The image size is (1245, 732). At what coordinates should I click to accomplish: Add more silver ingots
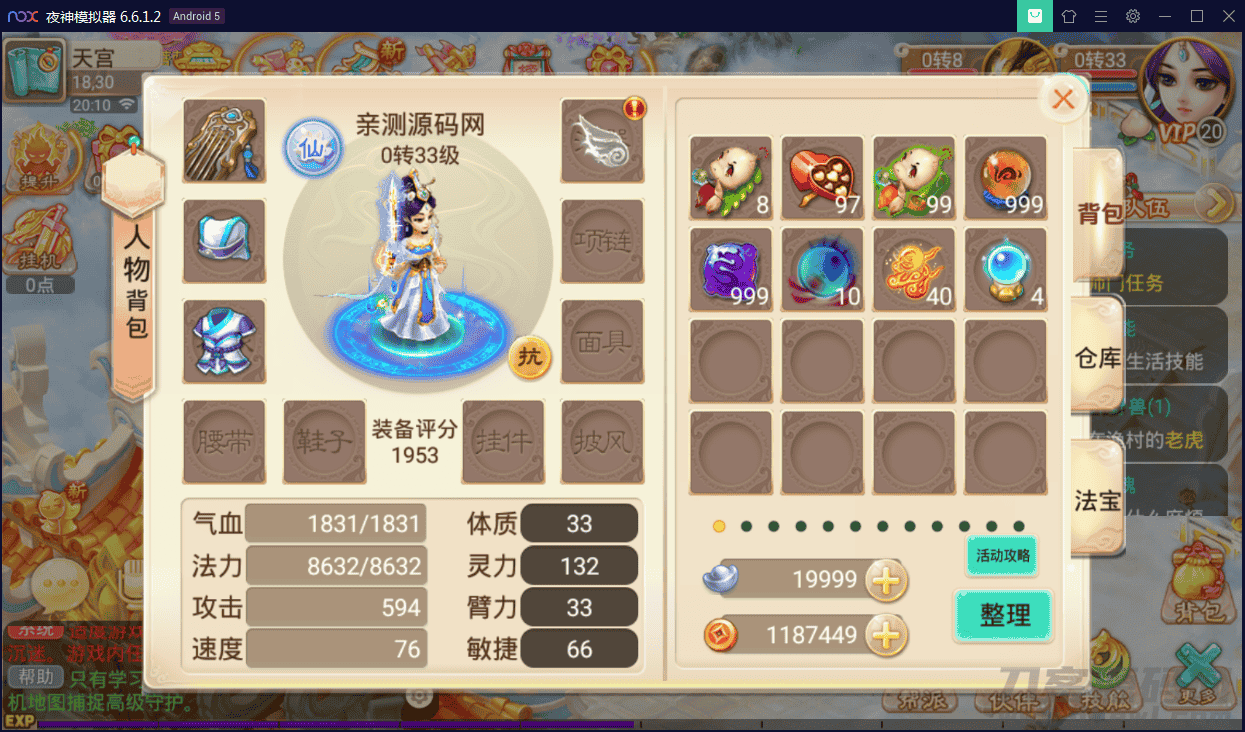coord(886,579)
